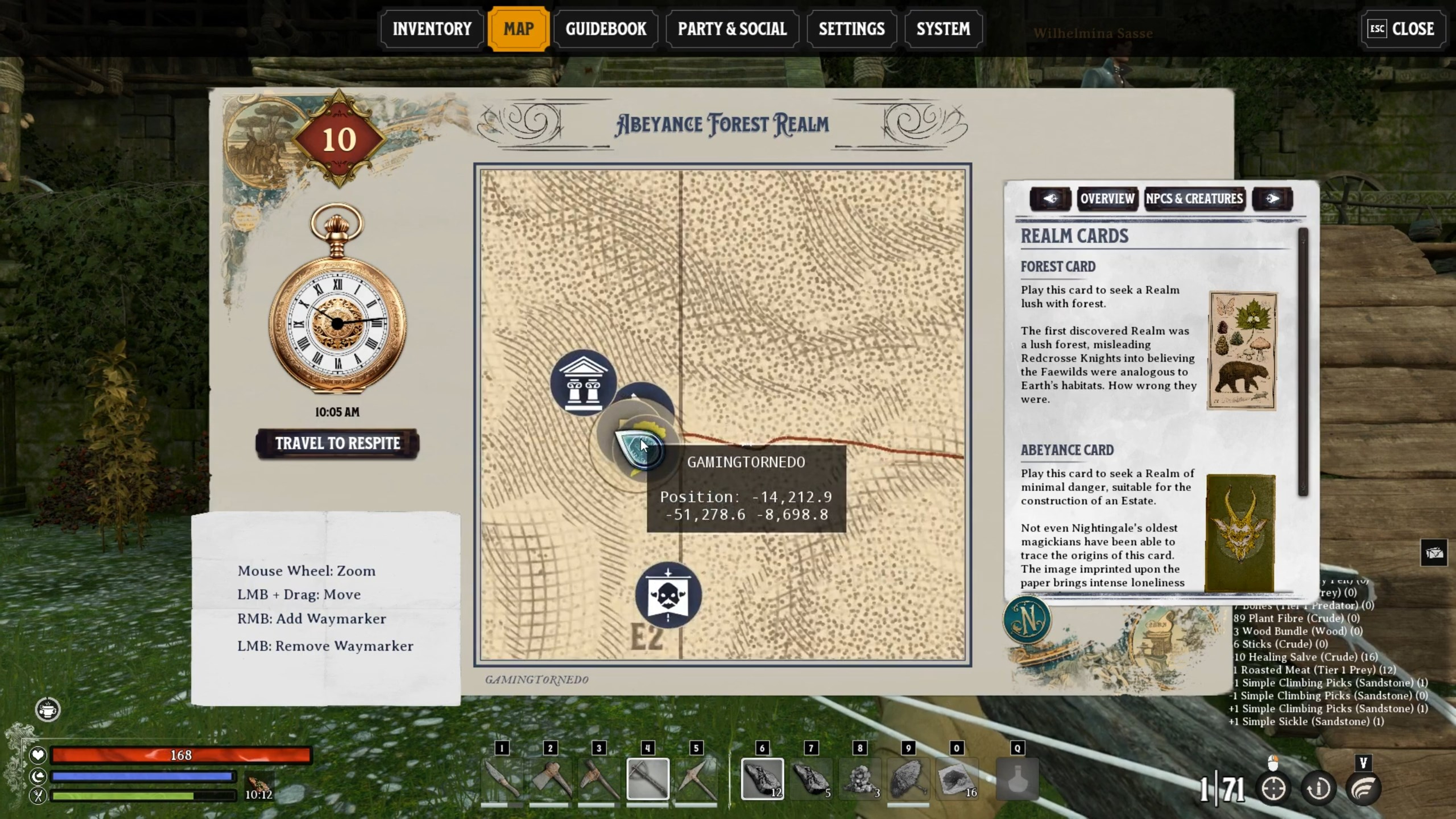The width and height of the screenshot is (1456, 819).
Task: Select the roasted meat hotbar slot 6
Action: point(761,779)
